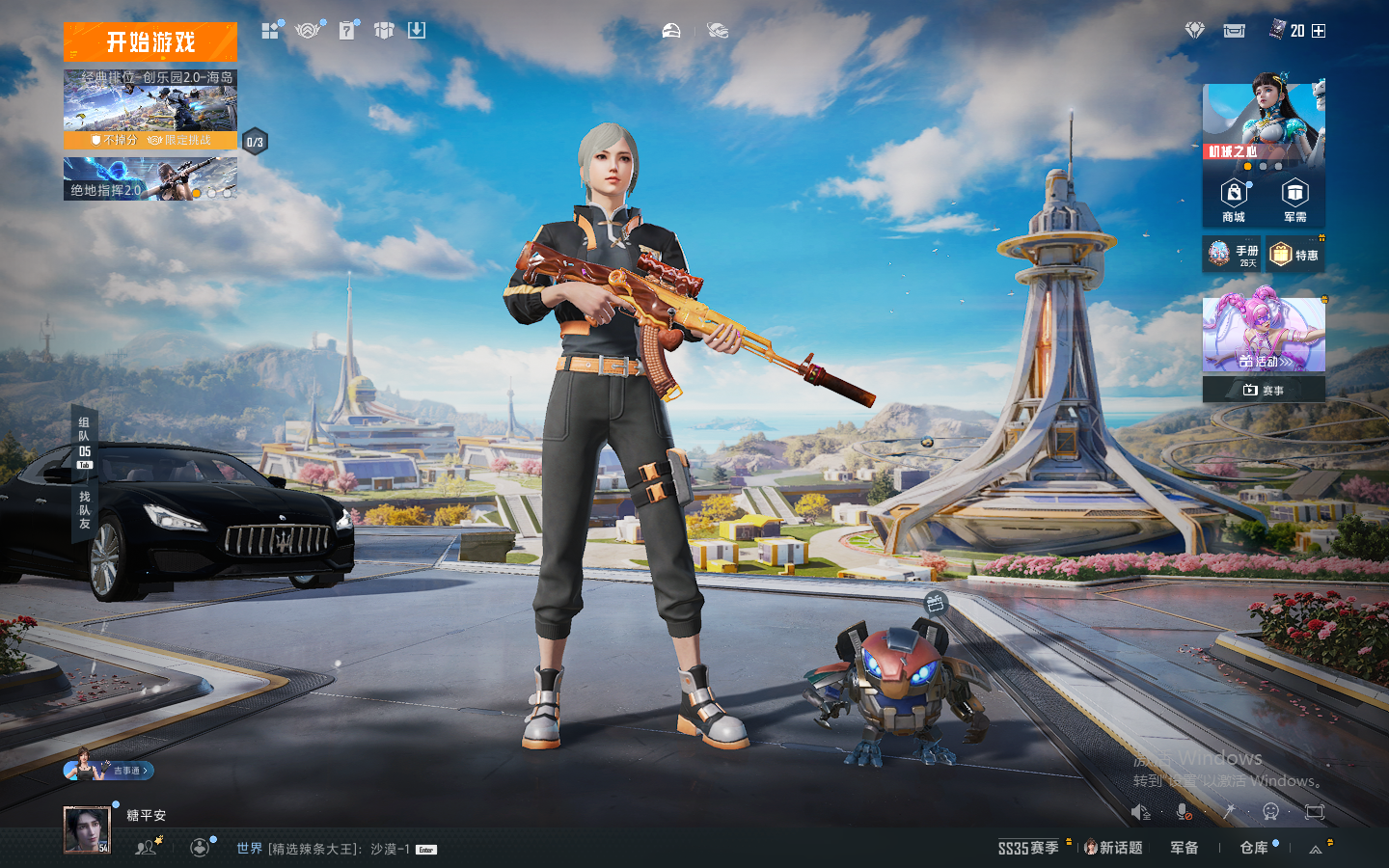Open the 特惠 special offers
Image resolution: width=1389 pixels, height=868 pixels.
coord(1294,255)
